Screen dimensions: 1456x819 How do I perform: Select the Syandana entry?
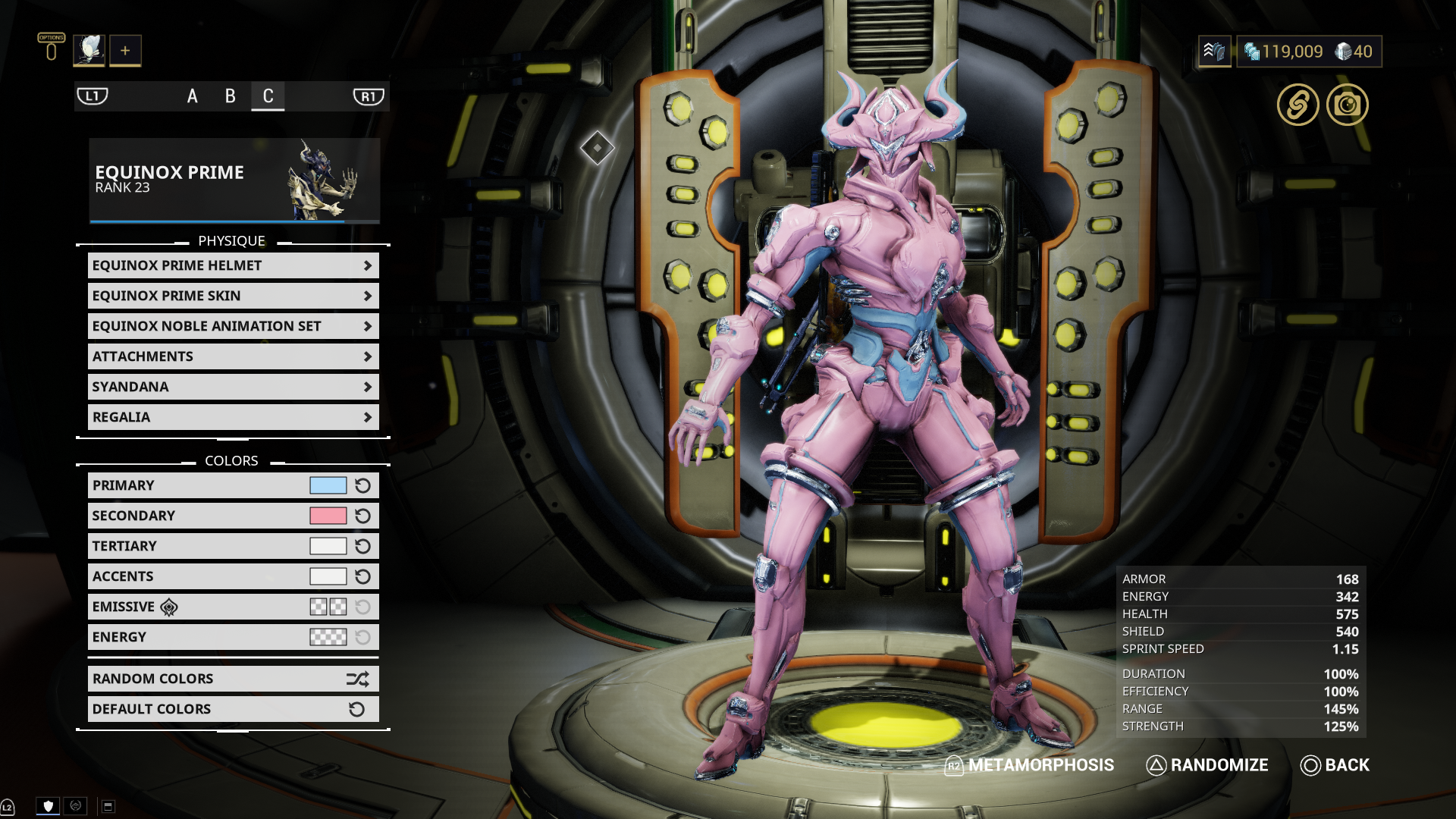233,387
